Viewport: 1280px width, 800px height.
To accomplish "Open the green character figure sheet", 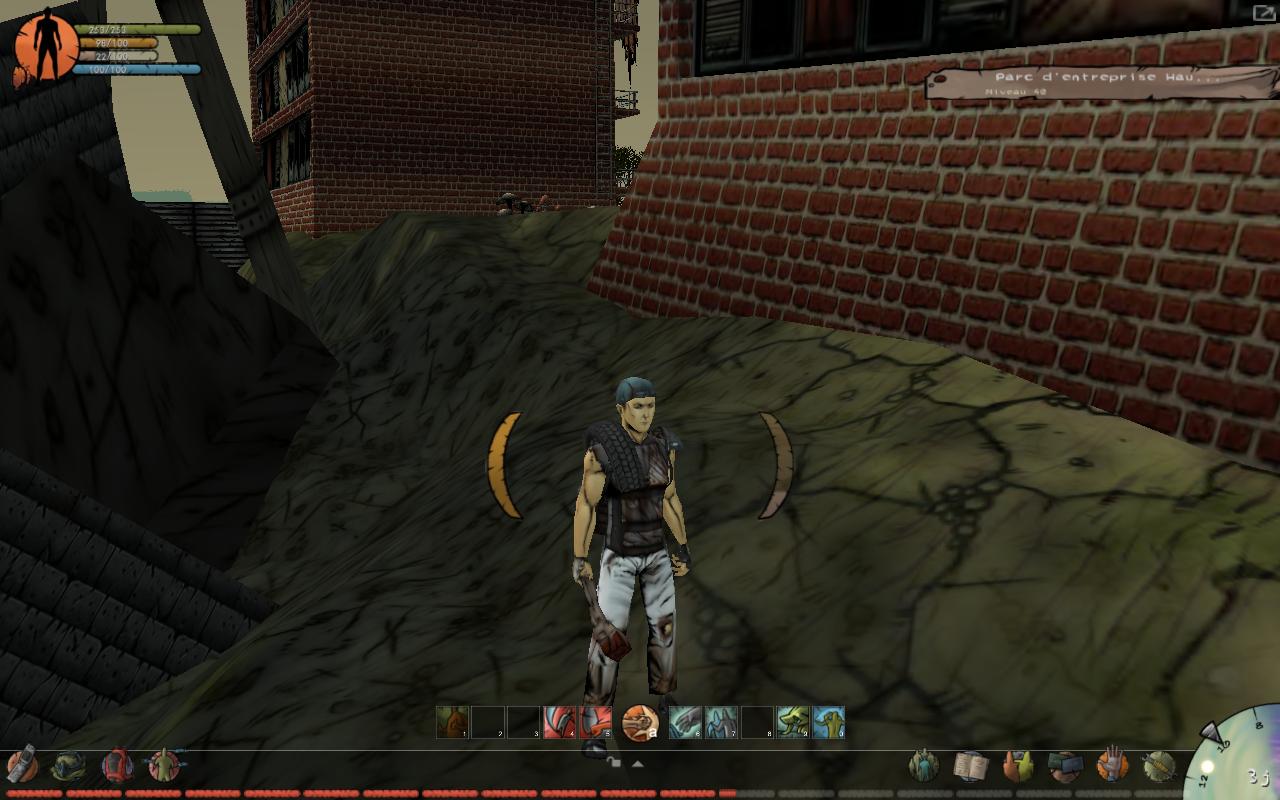I will [163, 766].
